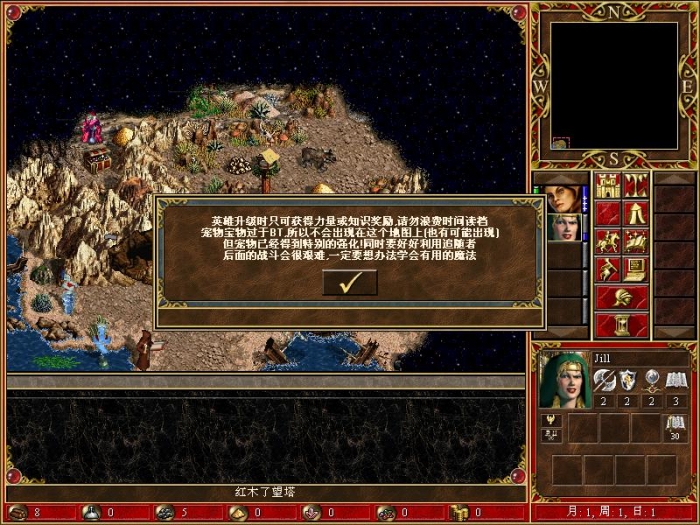700x525 pixels.
Task: Confirm the dialog with the checkmark button
Action: 349,283
